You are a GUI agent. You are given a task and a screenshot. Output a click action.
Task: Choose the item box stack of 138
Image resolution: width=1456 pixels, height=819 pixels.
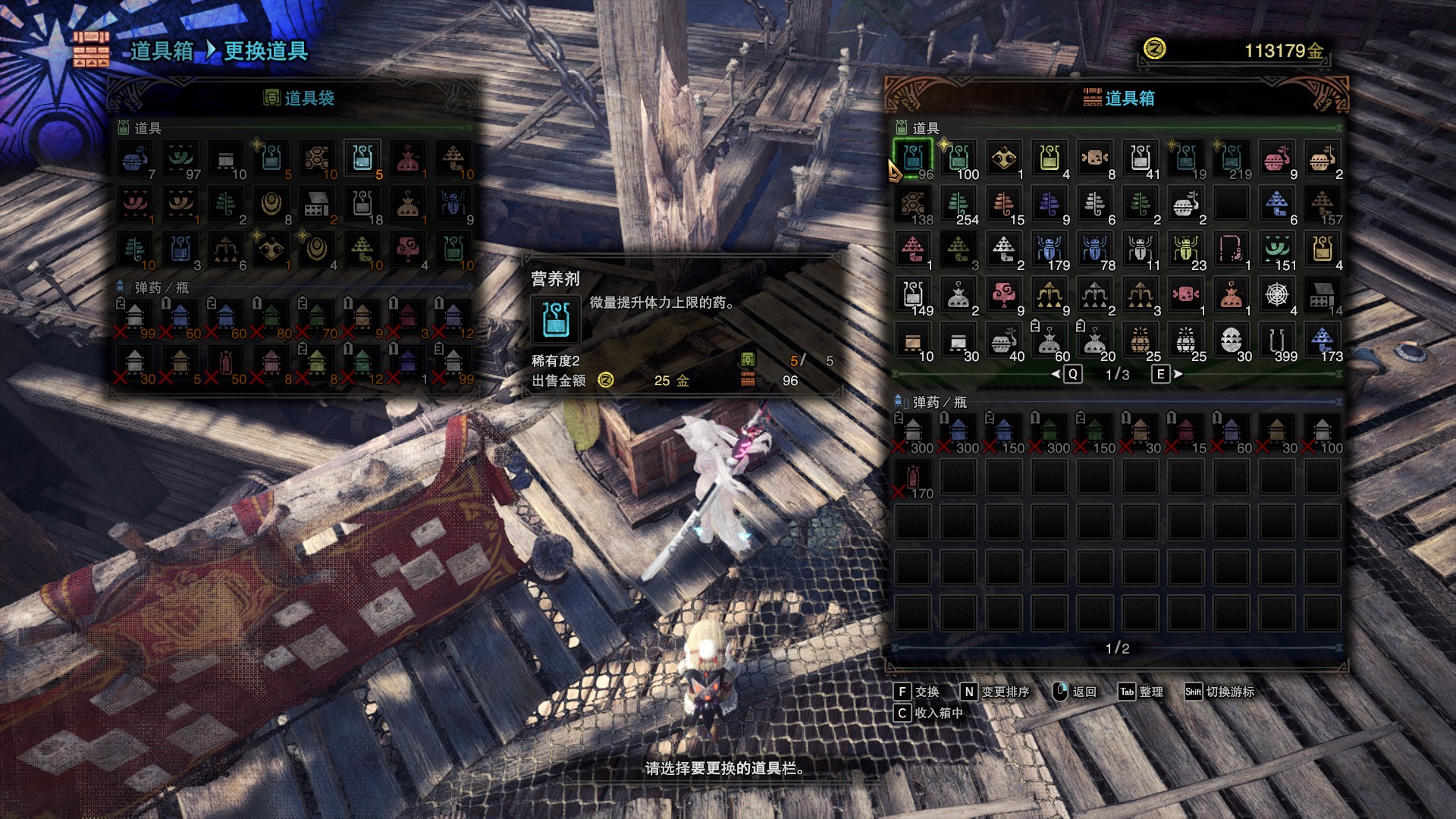[x=913, y=205]
